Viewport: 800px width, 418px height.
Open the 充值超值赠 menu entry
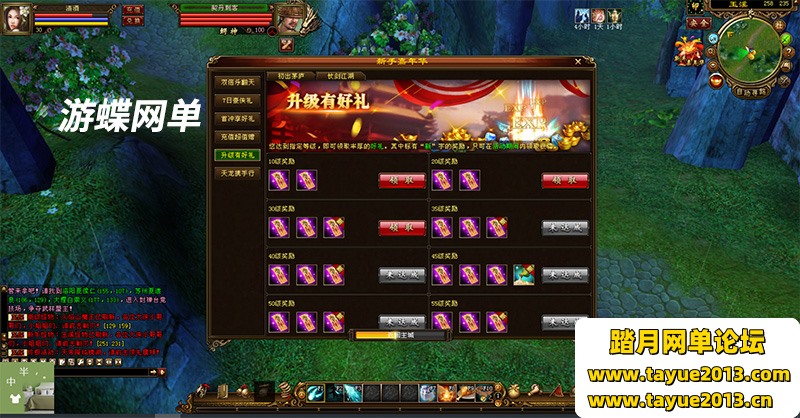pos(238,136)
